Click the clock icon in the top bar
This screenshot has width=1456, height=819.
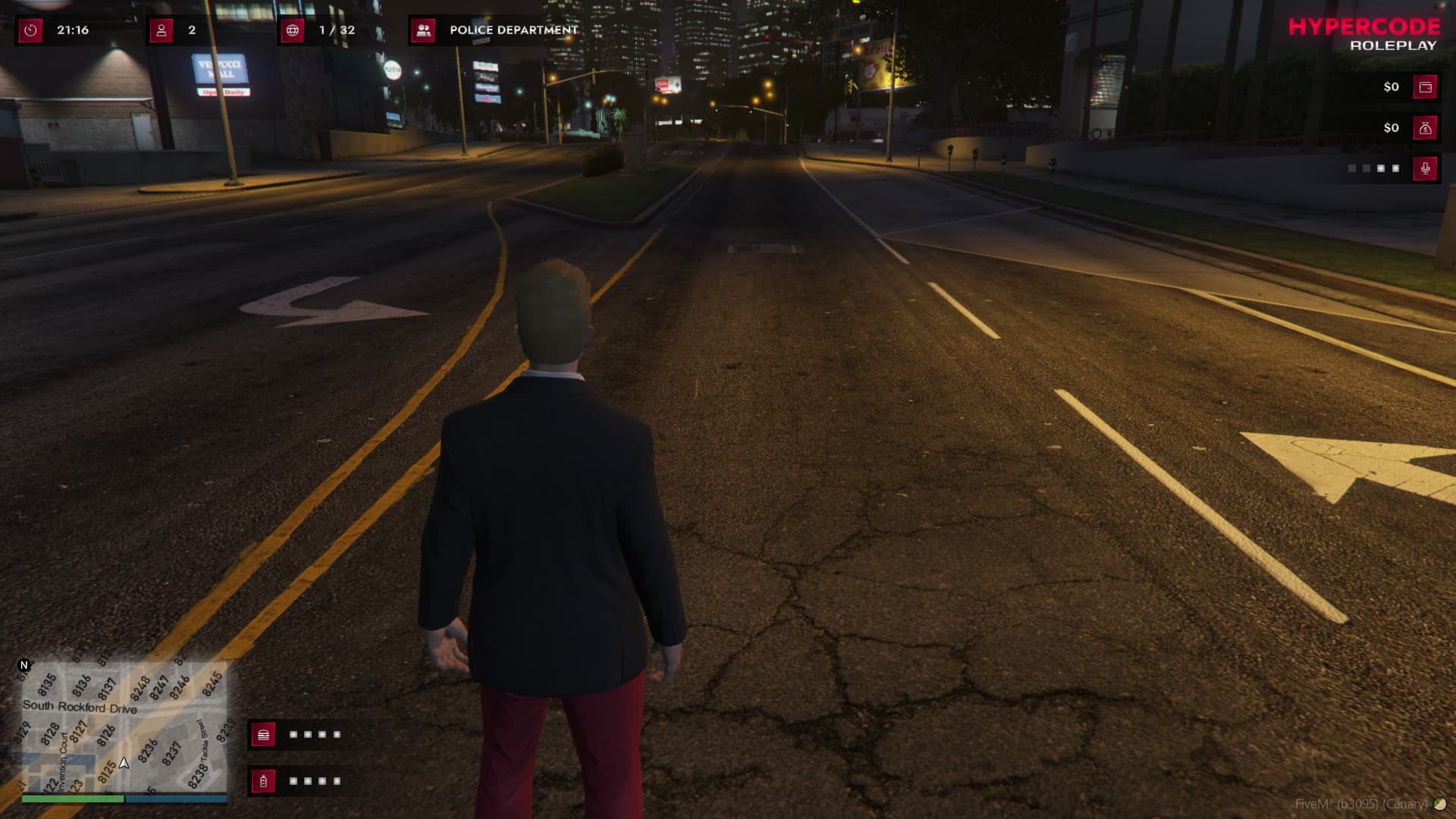30,30
